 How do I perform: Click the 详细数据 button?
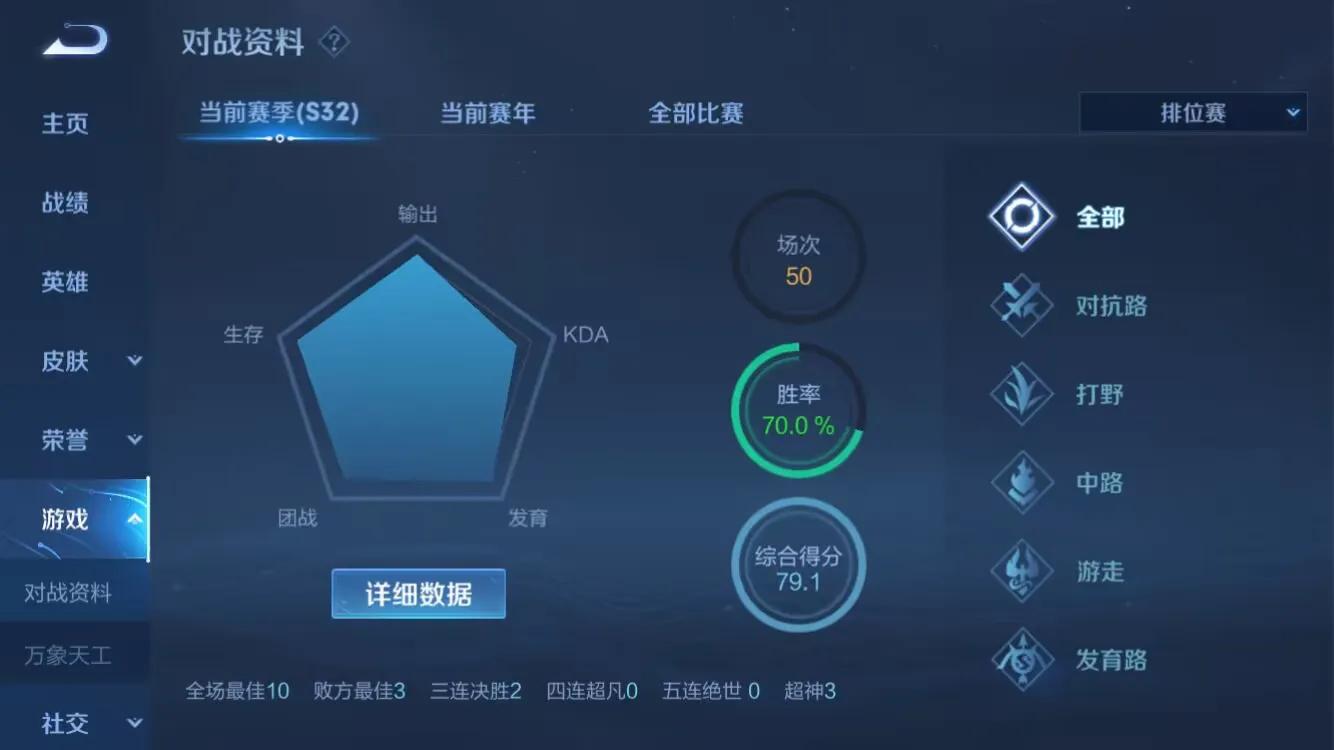(x=418, y=593)
